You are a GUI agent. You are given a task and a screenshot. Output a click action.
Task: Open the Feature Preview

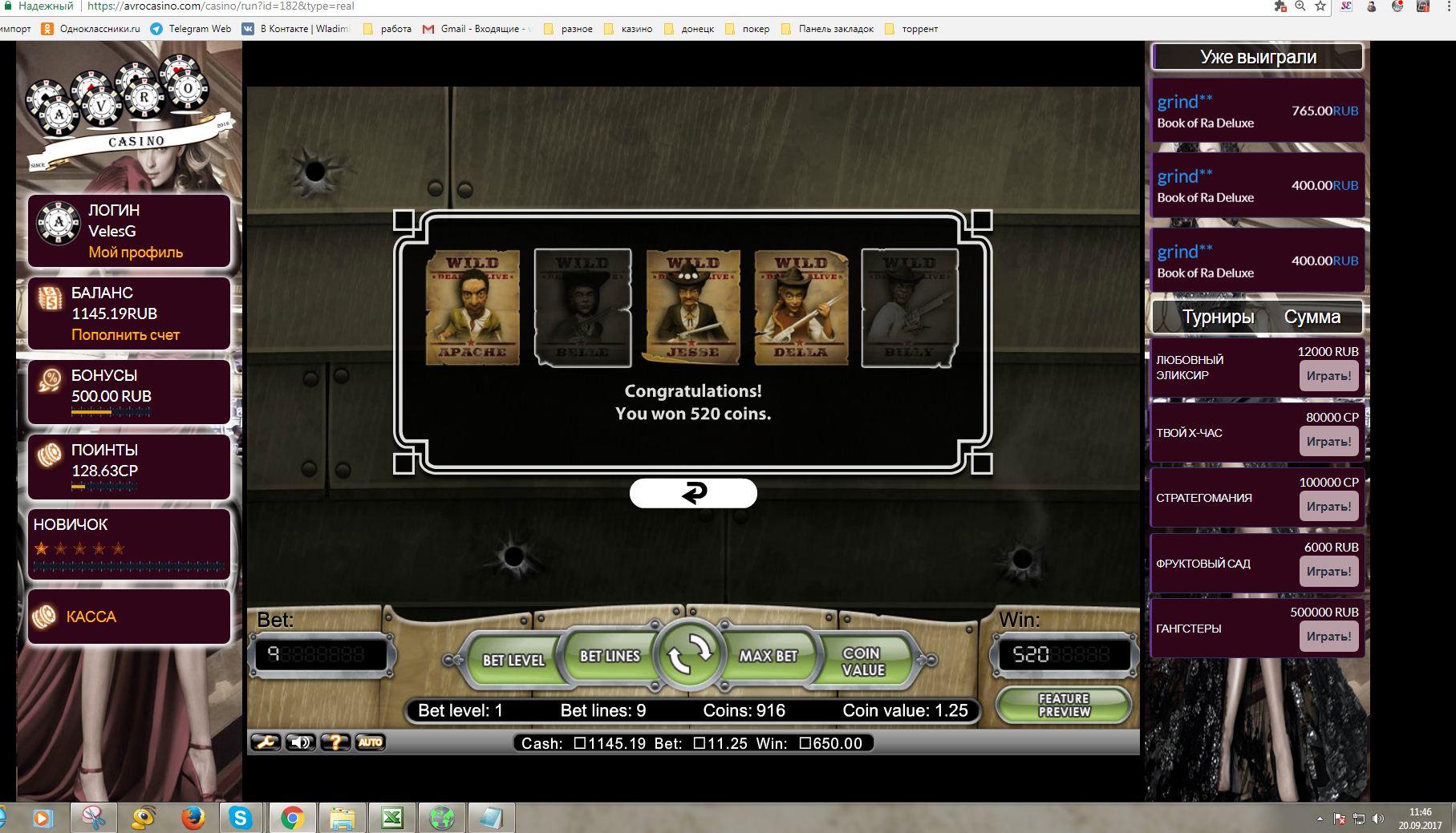pyautogui.click(x=1064, y=705)
